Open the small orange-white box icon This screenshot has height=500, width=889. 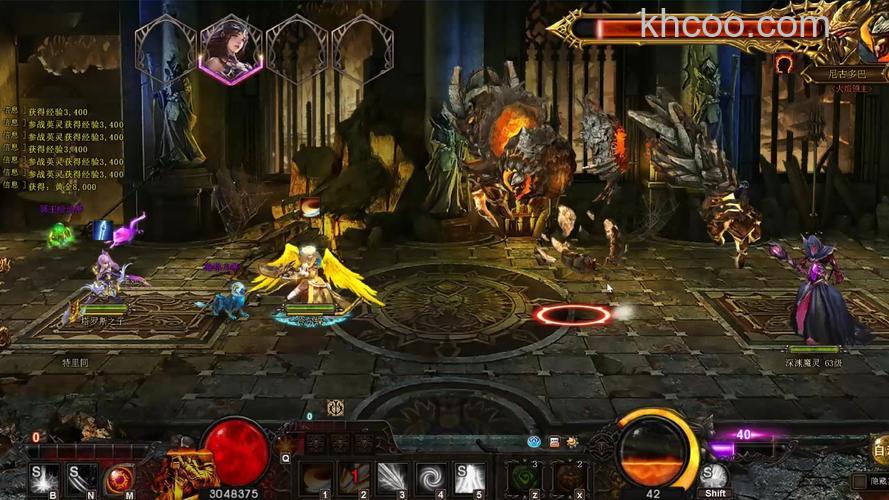[x=554, y=441]
